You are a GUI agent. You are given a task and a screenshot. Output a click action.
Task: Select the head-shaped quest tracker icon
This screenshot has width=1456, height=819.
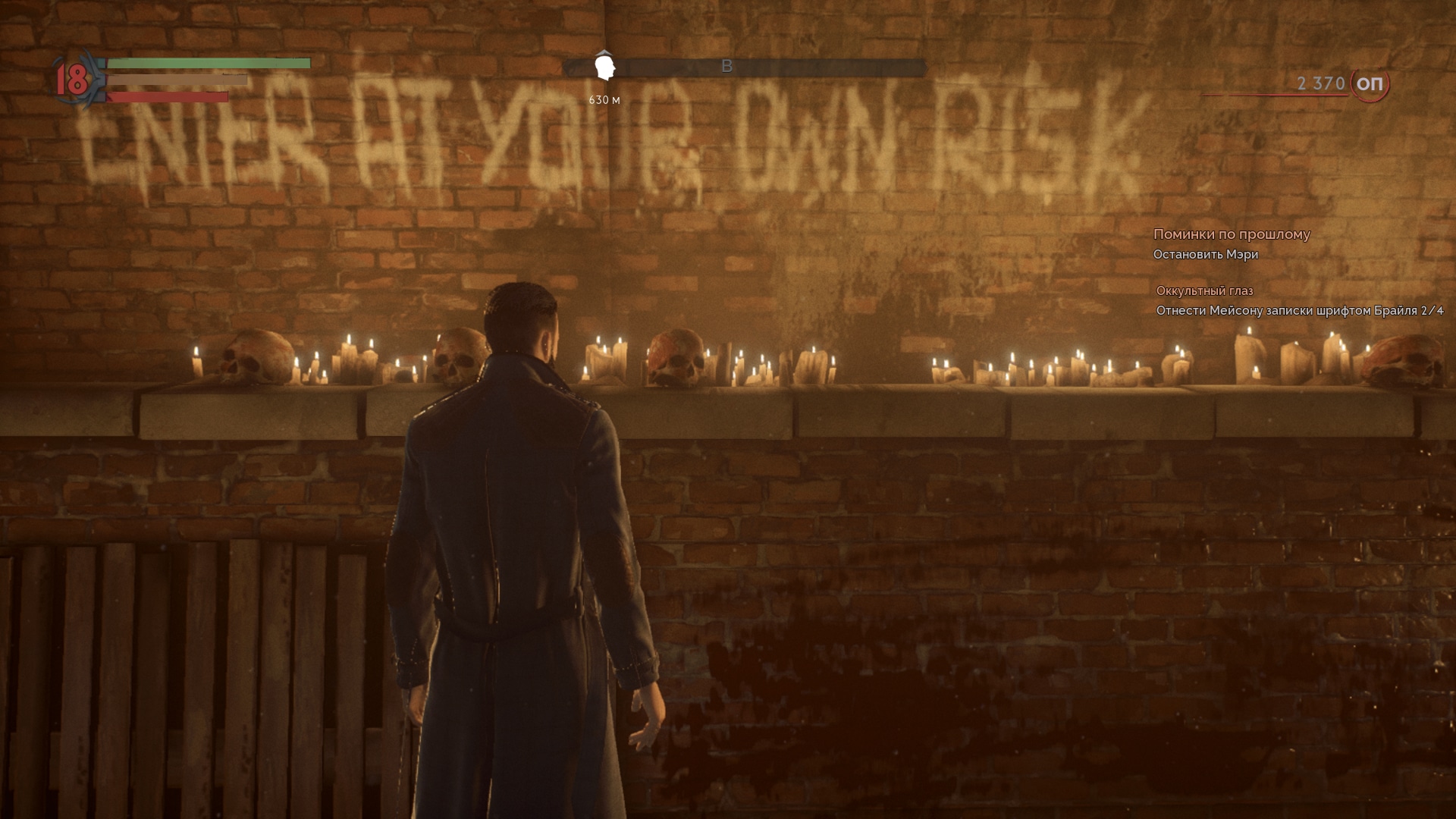(603, 65)
